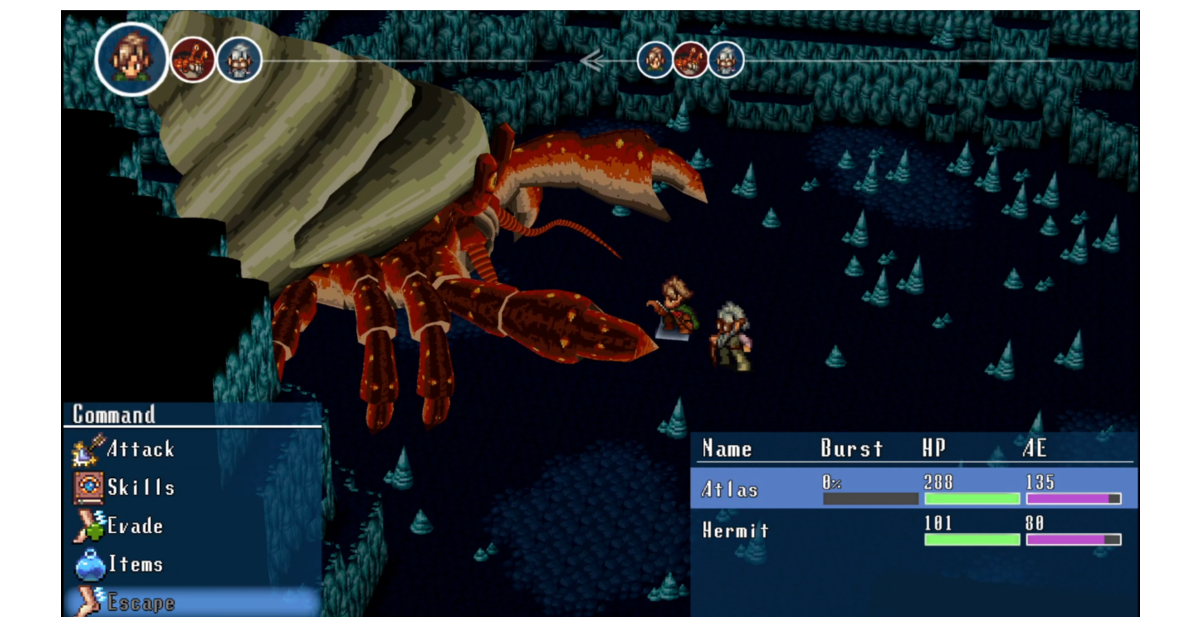
Task: Open the Skills command list
Action: click(x=140, y=488)
